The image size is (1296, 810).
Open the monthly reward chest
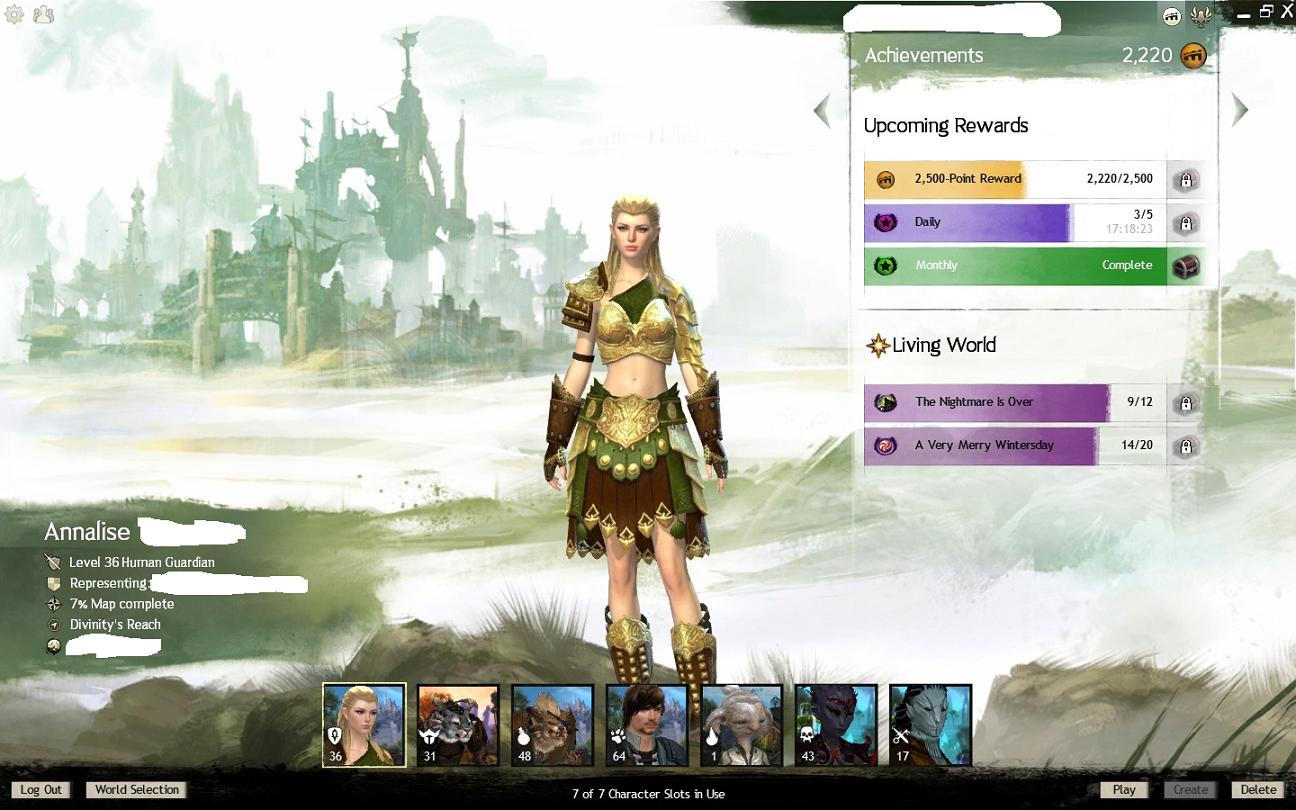pos(1186,266)
